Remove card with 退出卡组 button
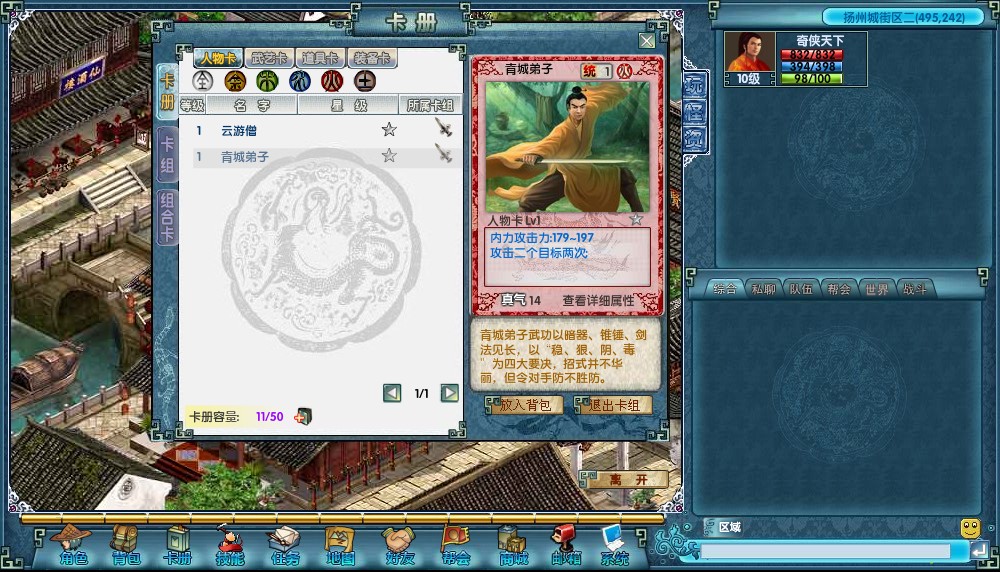Image resolution: width=1000 pixels, height=572 pixels. coord(616,405)
